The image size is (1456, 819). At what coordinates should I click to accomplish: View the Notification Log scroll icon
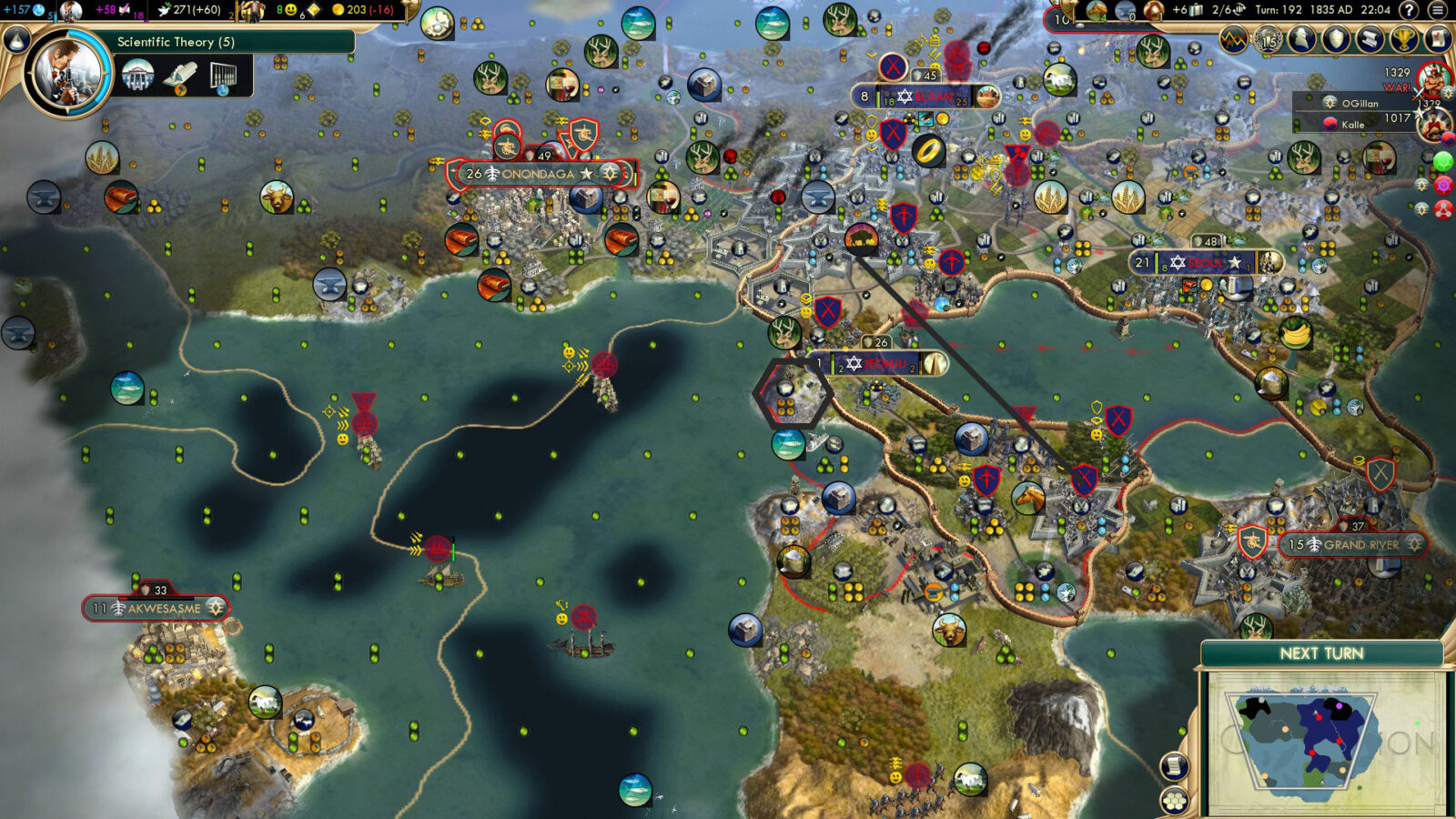[1369, 39]
